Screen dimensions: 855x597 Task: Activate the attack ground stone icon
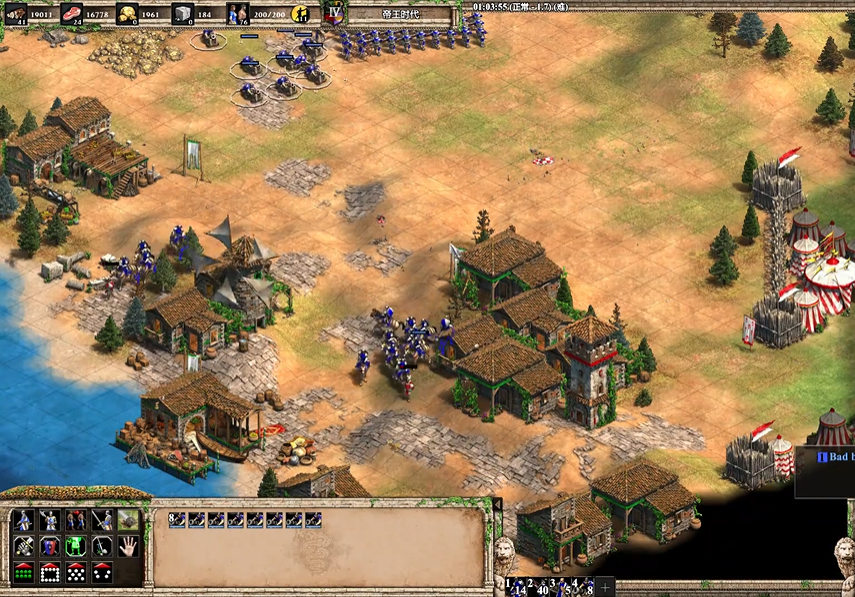[127, 520]
